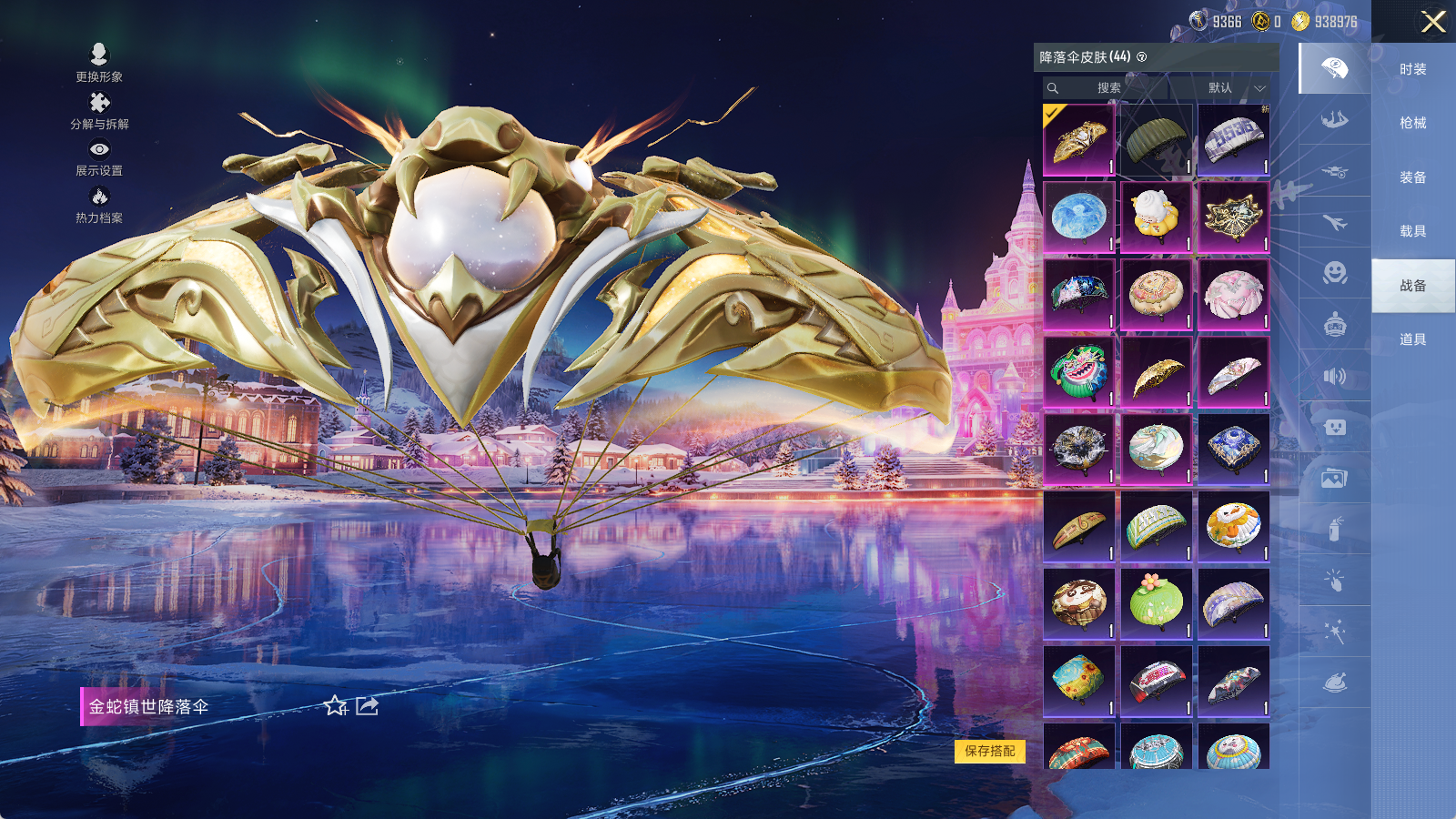This screenshot has height=819, width=1456.
Task: Open the 更换形象 change appearance option
Action: click(x=99, y=64)
